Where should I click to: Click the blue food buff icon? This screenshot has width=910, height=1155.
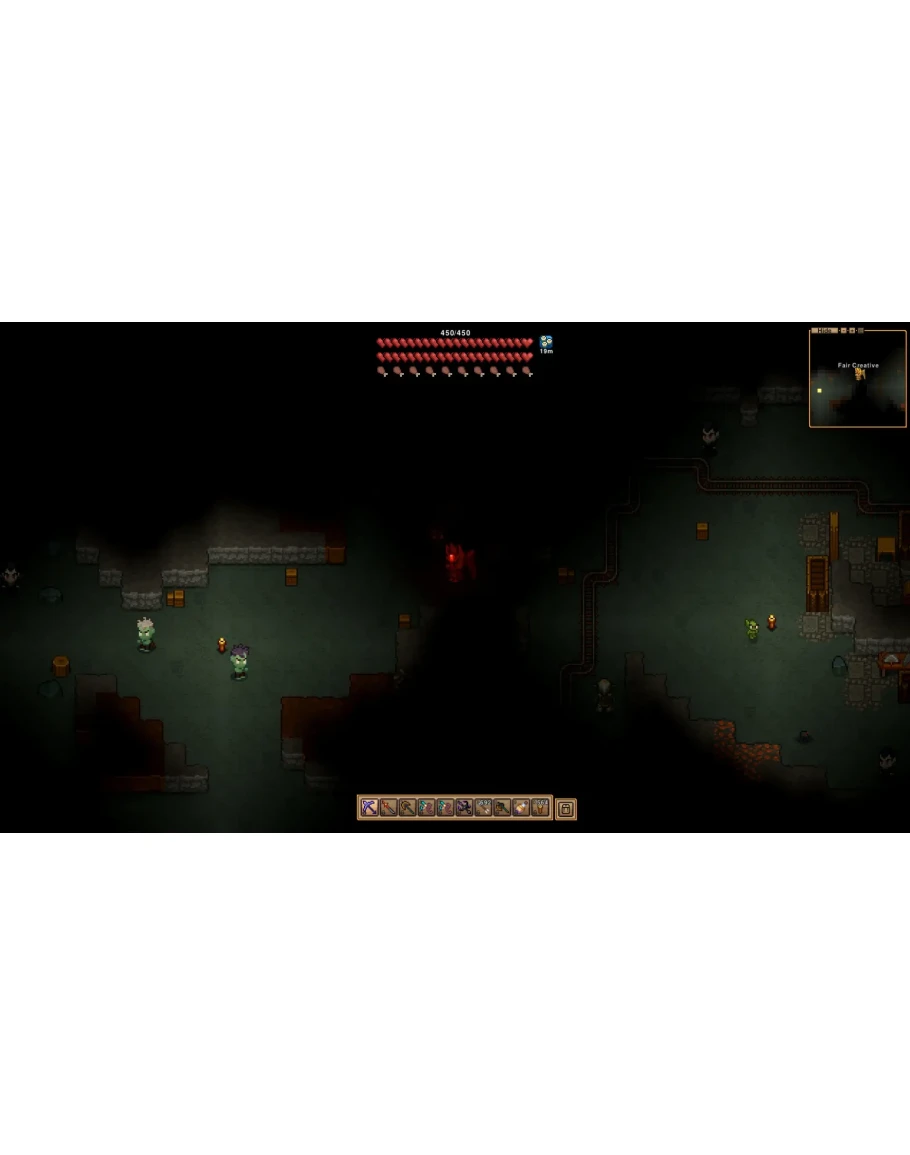coord(546,342)
